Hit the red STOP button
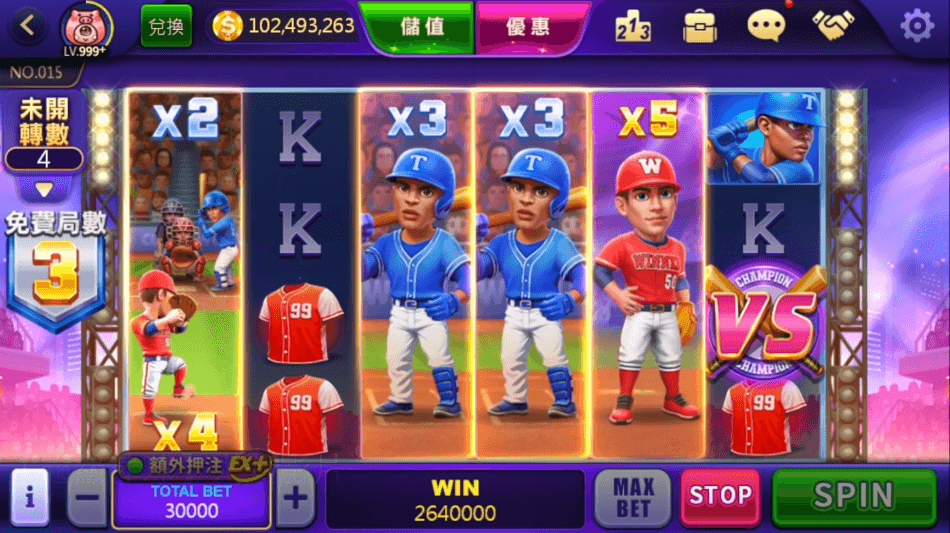The width and height of the screenshot is (950, 533). tap(720, 497)
